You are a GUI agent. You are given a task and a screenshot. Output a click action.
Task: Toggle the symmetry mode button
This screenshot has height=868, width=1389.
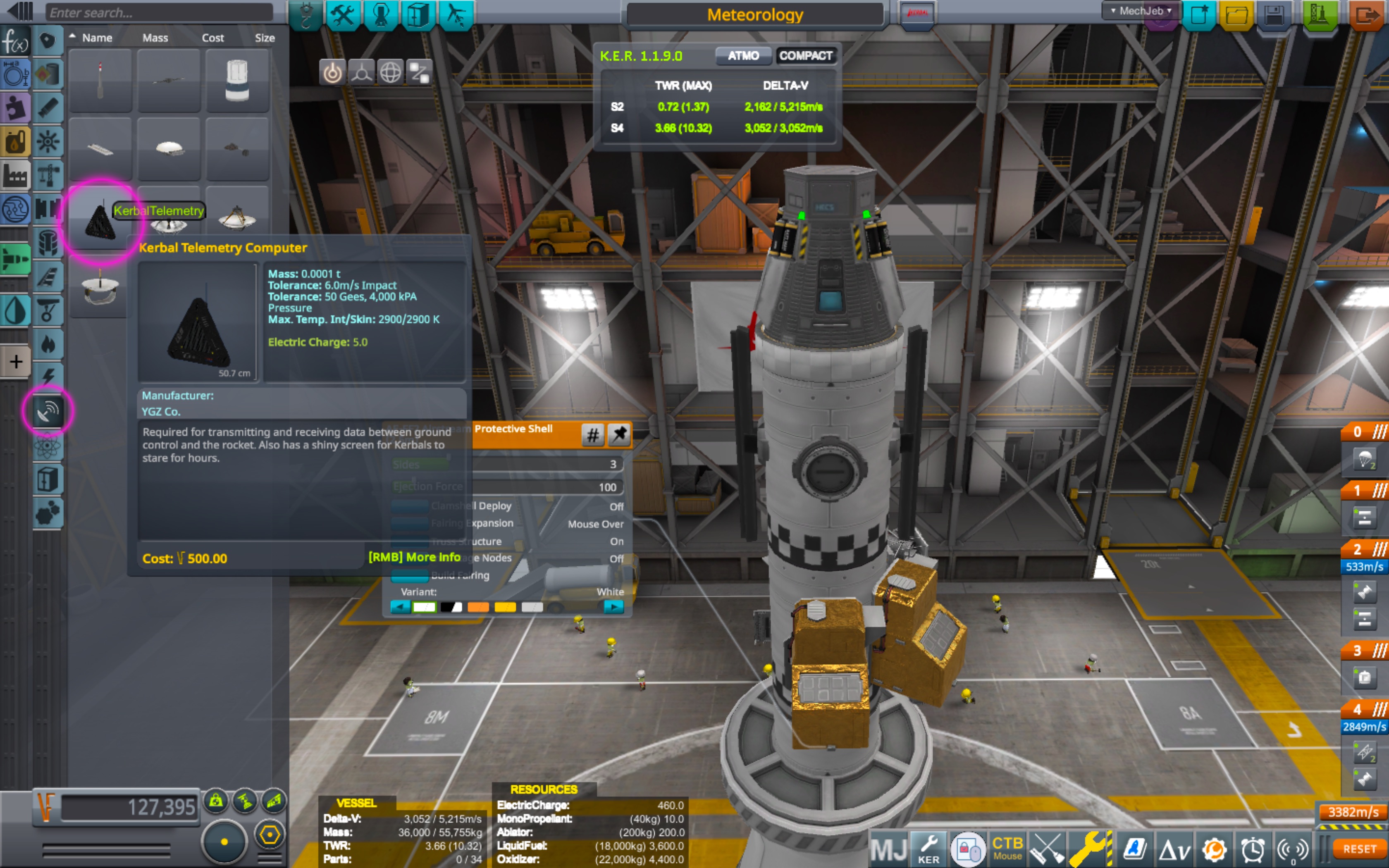tap(224, 842)
